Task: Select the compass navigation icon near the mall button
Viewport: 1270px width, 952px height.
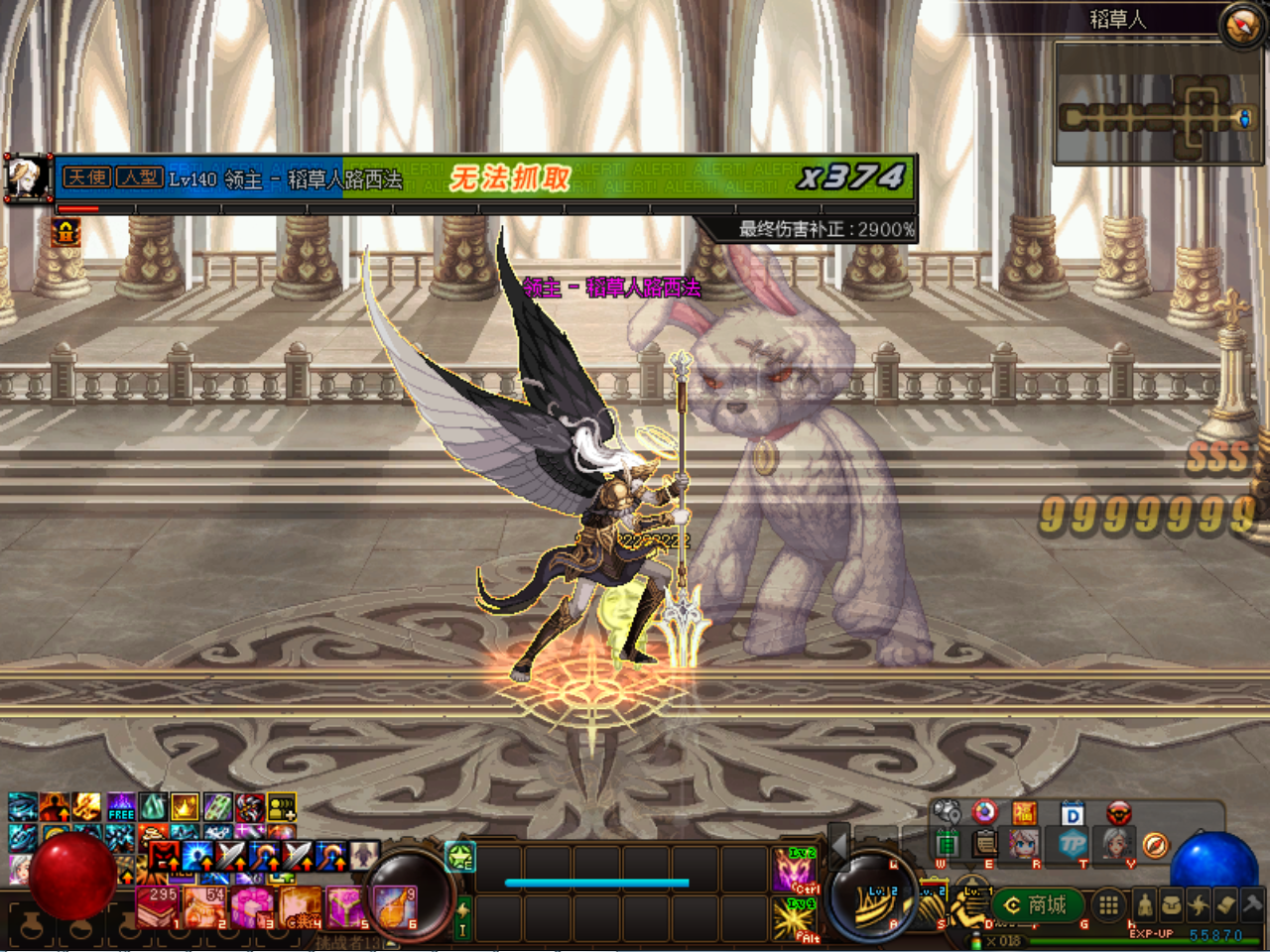Action: click(1155, 846)
